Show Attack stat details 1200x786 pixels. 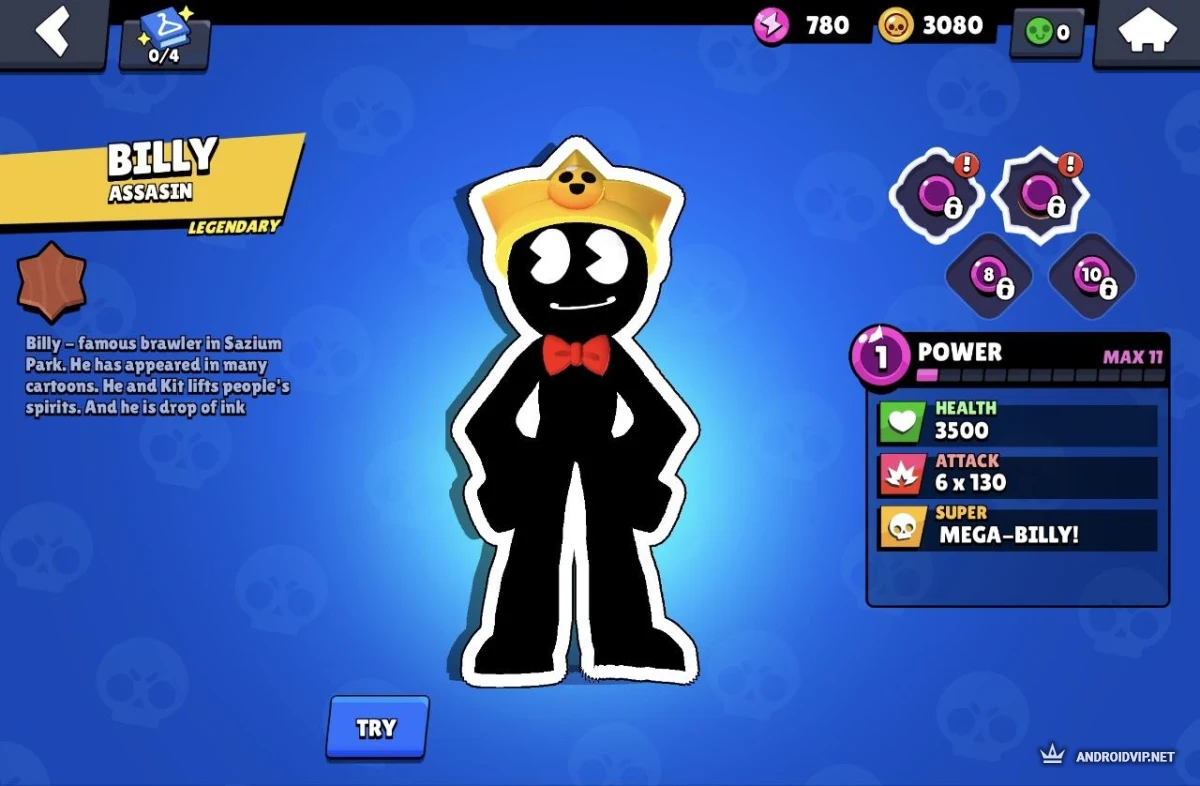point(1017,474)
